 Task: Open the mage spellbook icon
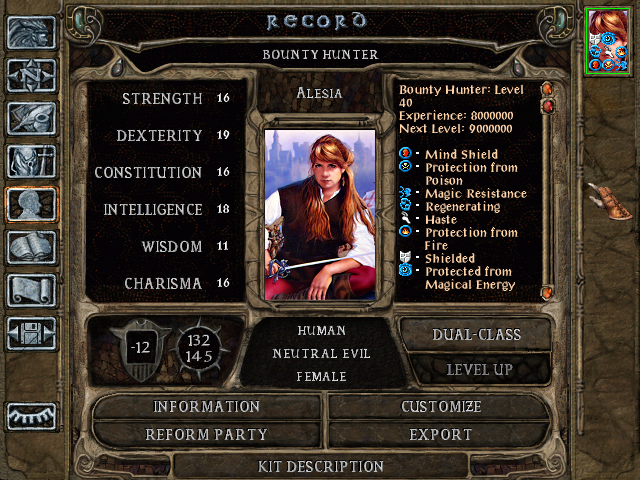pyautogui.click(x=31, y=247)
